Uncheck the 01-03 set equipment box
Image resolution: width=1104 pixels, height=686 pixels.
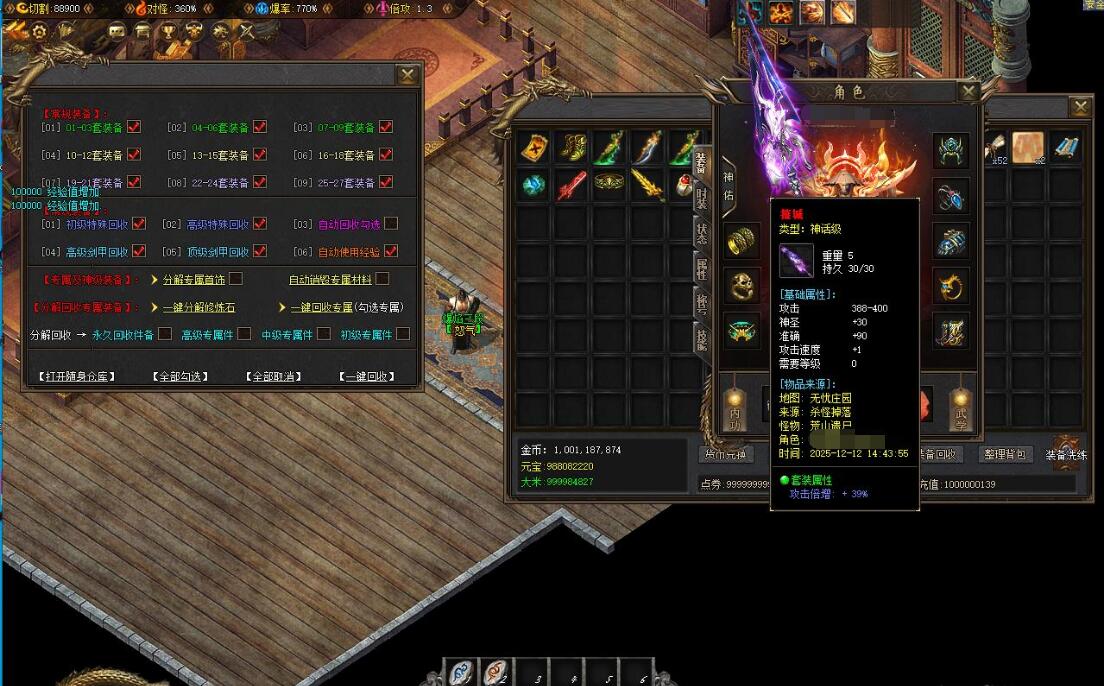[134, 127]
